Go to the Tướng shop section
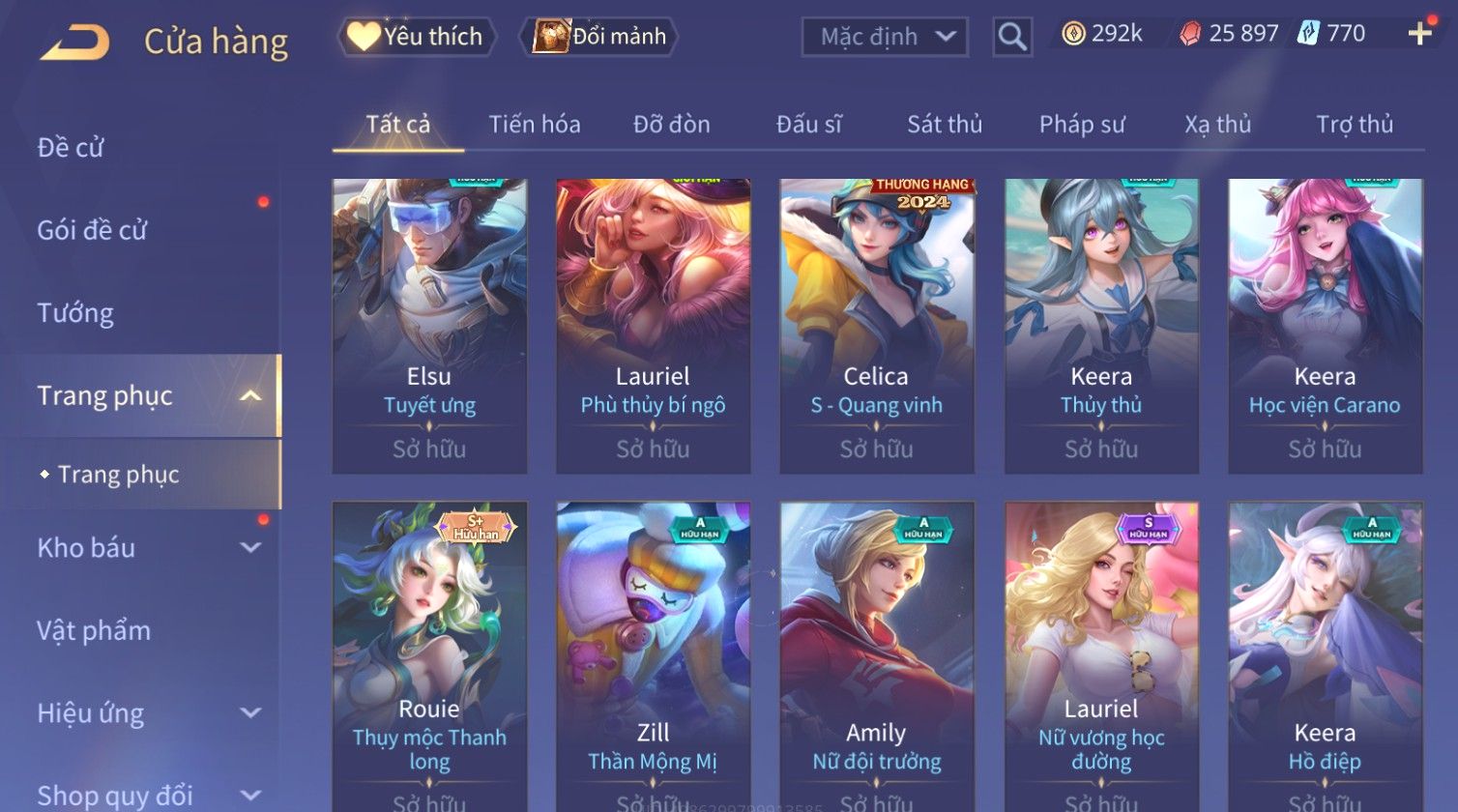Screen dimensions: 1458x812 (75, 313)
